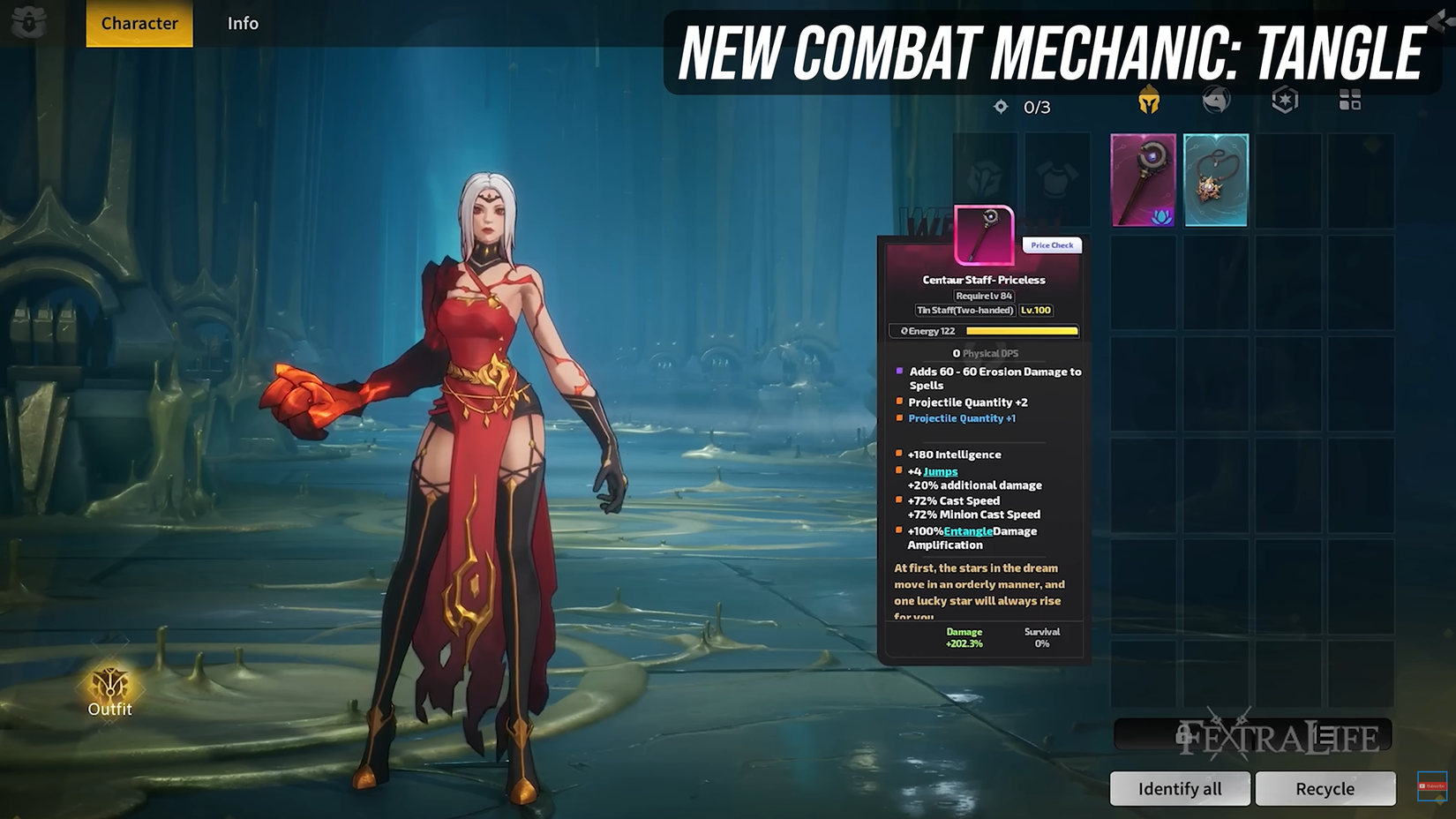Click the Energy 122 progress bar
The image size is (1456, 819).
tap(982, 330)
